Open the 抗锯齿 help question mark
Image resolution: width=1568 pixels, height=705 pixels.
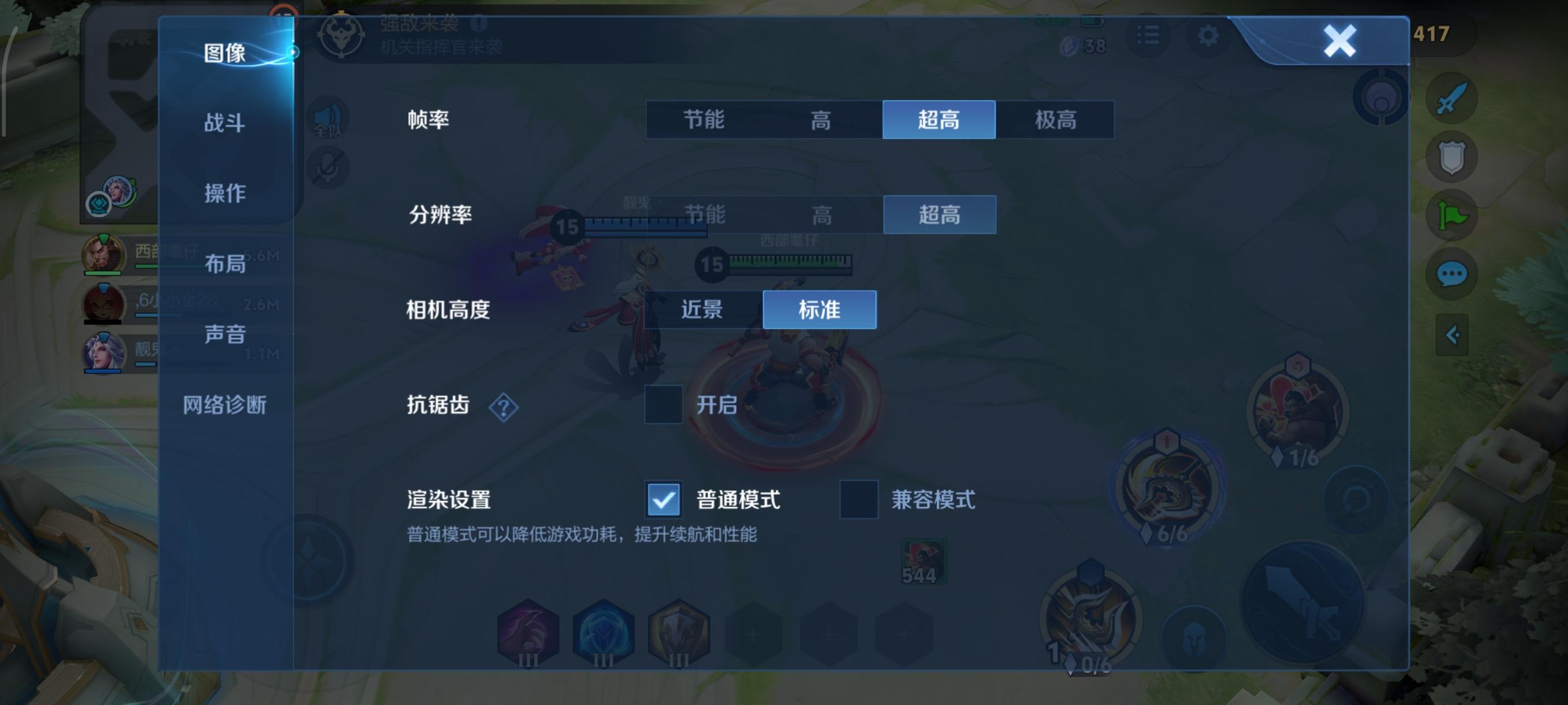click(x=503, y=407)
